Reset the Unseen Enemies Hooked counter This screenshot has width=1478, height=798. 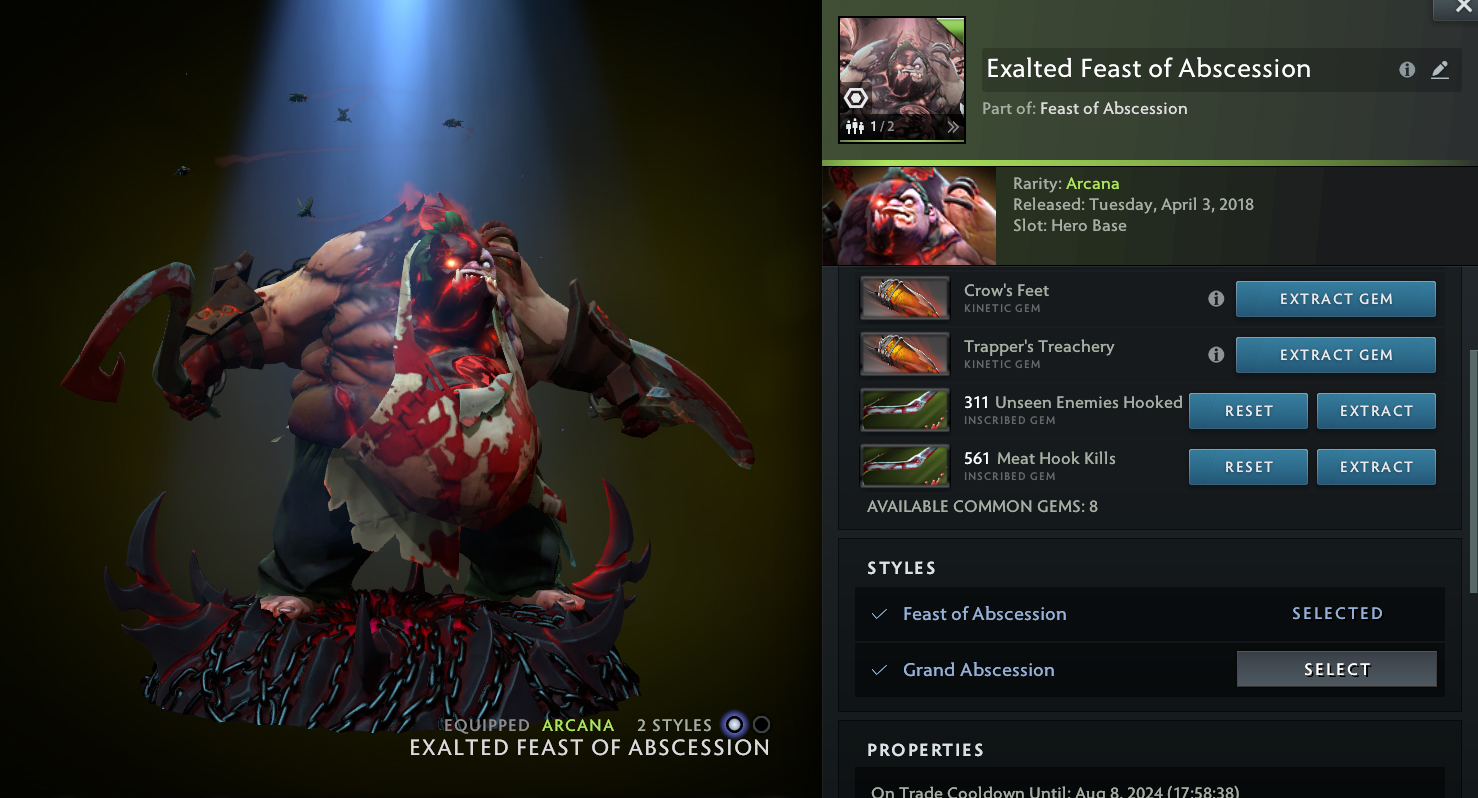pos(1248,411)
